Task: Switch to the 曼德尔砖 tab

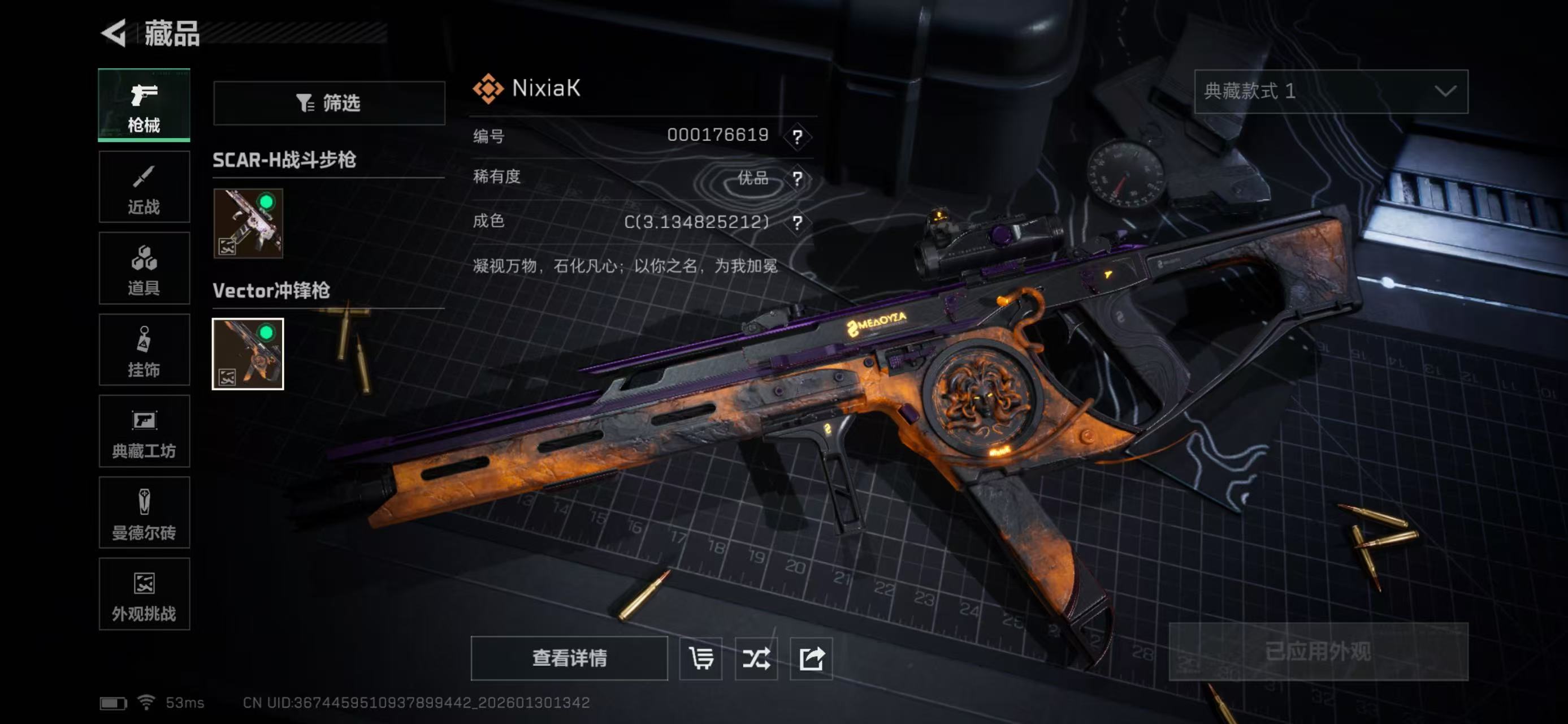Action: 144,512
